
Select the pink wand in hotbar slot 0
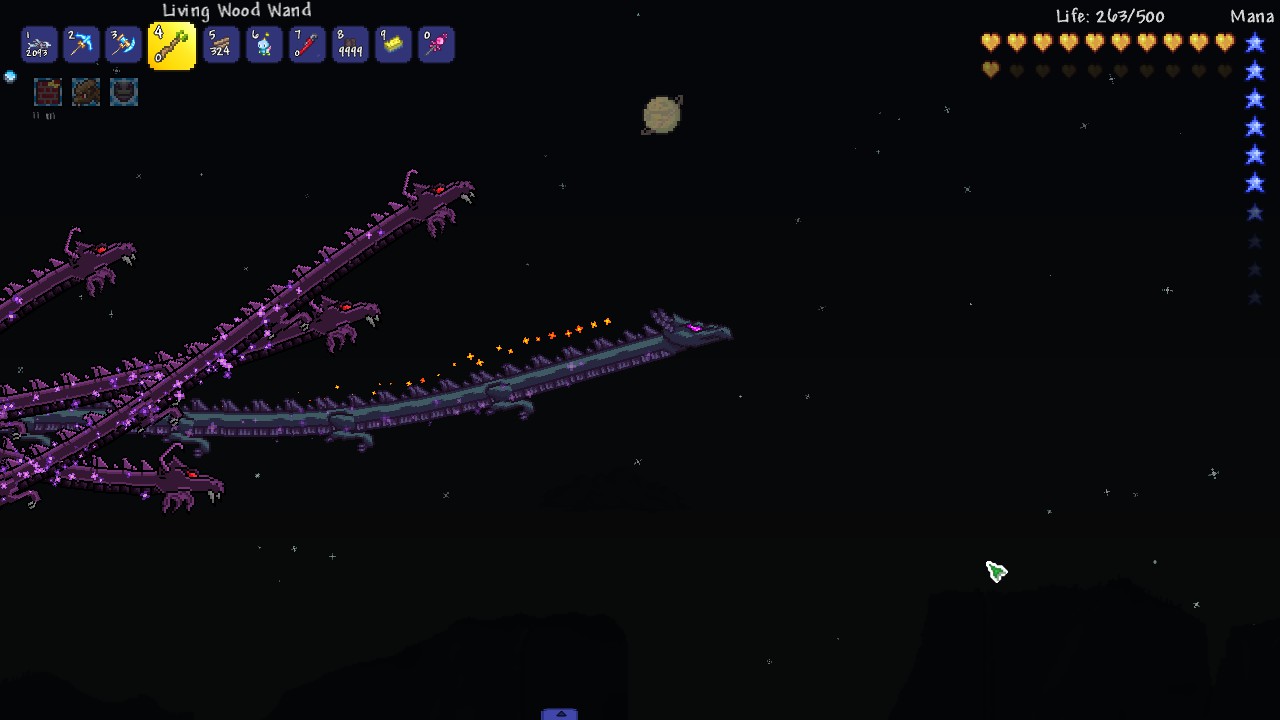coord(436,44)
